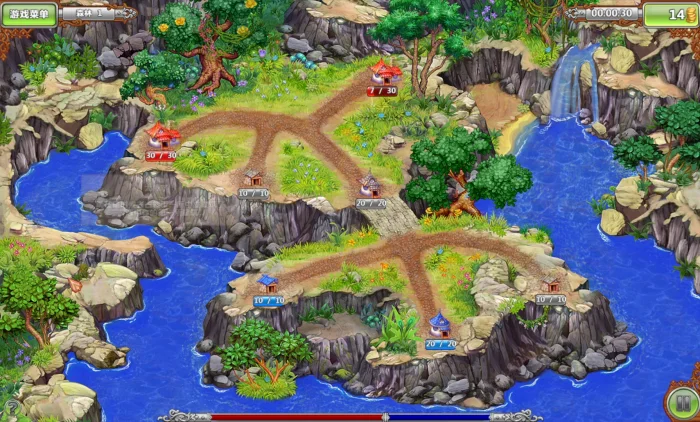Select the red house showing 30/30

162,136
